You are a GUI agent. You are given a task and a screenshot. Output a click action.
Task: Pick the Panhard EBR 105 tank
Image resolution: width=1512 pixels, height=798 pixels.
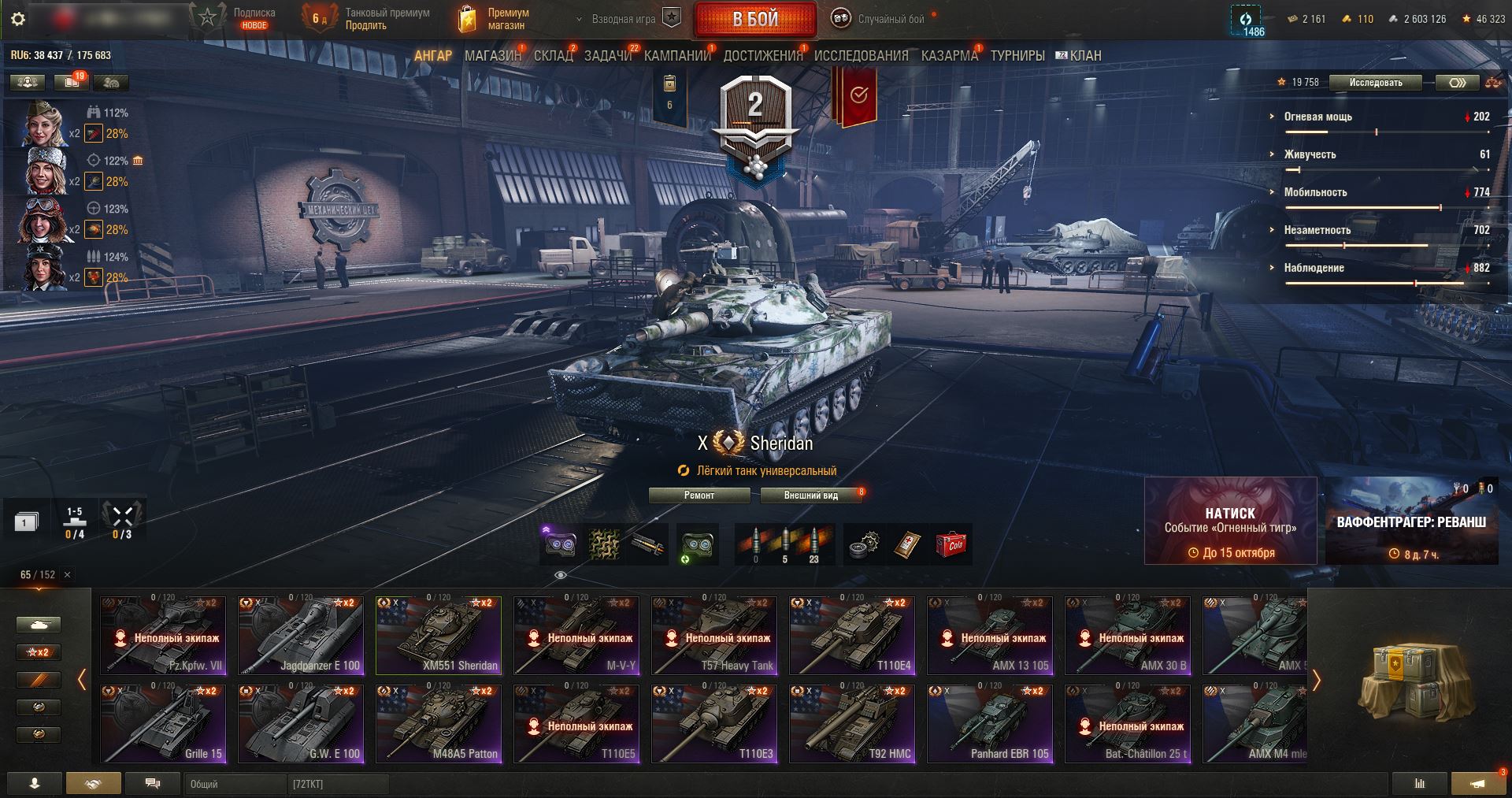[990, 724]
